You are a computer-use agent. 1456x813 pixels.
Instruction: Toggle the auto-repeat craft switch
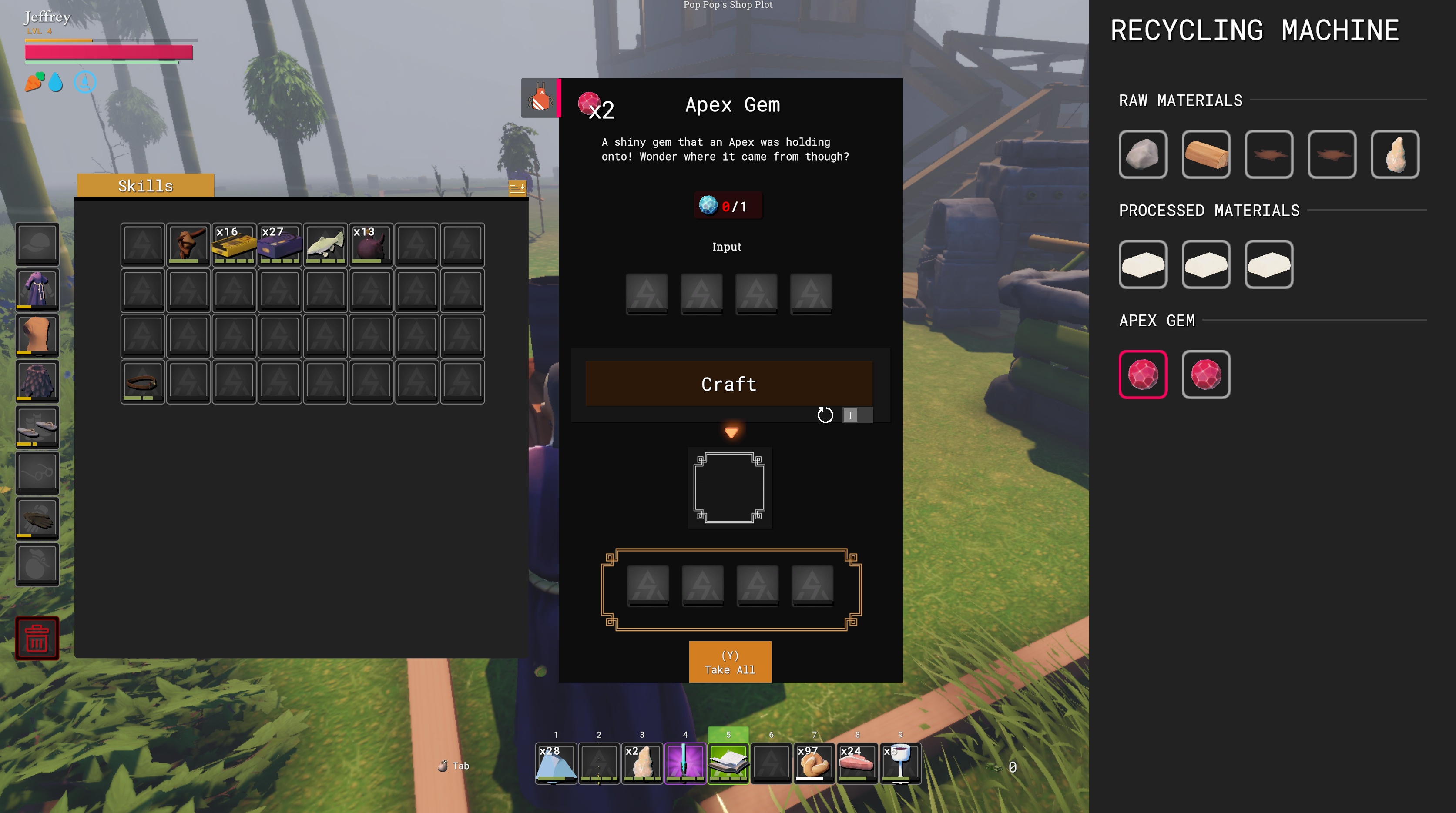point(857,415)
